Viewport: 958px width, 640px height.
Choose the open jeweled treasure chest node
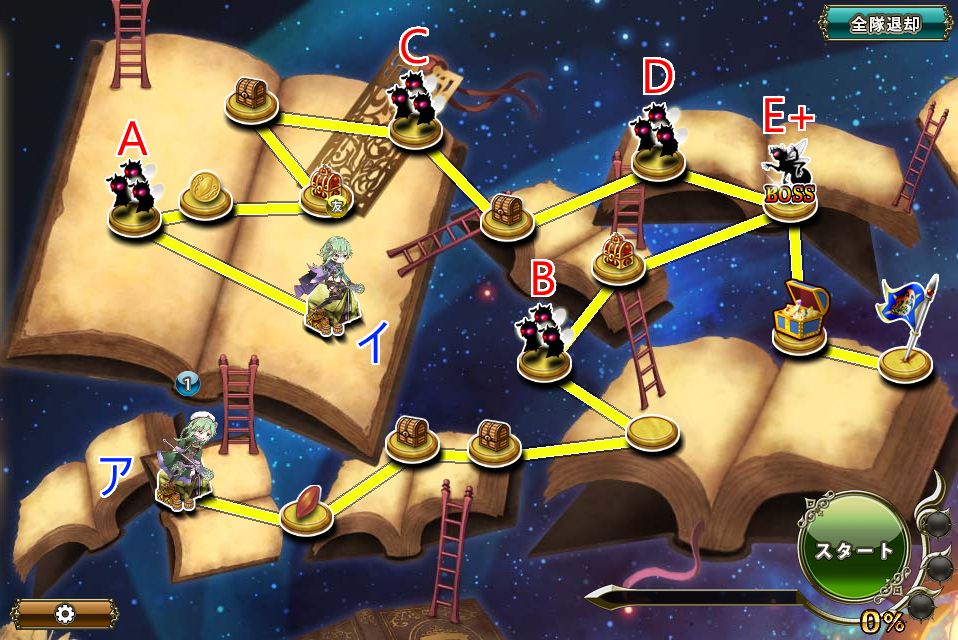798,319
